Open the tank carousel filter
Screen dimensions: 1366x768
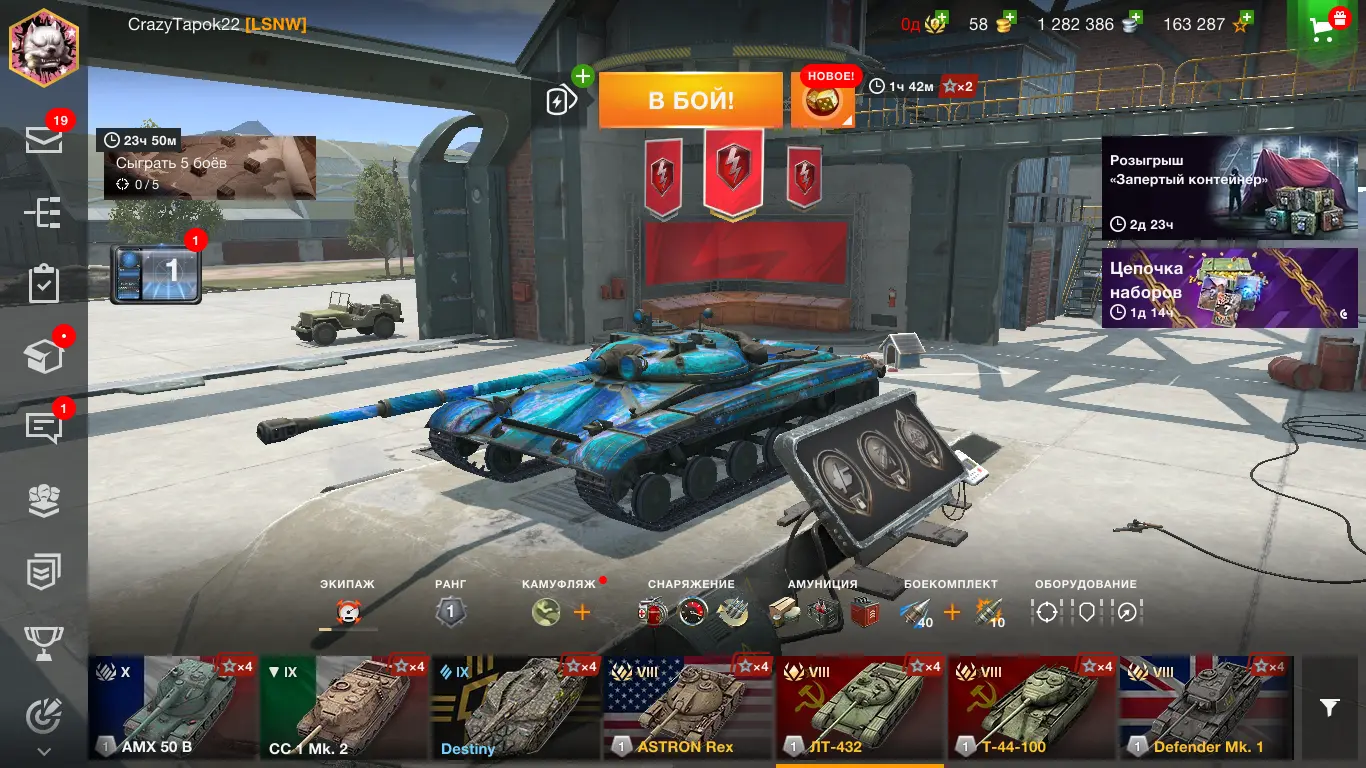(x=1329, y=708)
